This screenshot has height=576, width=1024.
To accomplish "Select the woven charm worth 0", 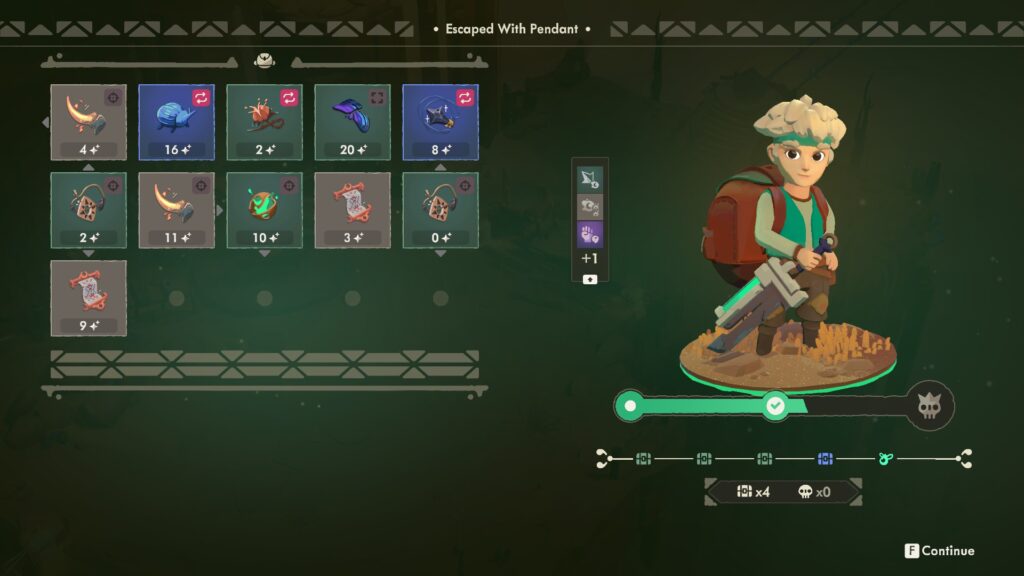I will point(441,210).
